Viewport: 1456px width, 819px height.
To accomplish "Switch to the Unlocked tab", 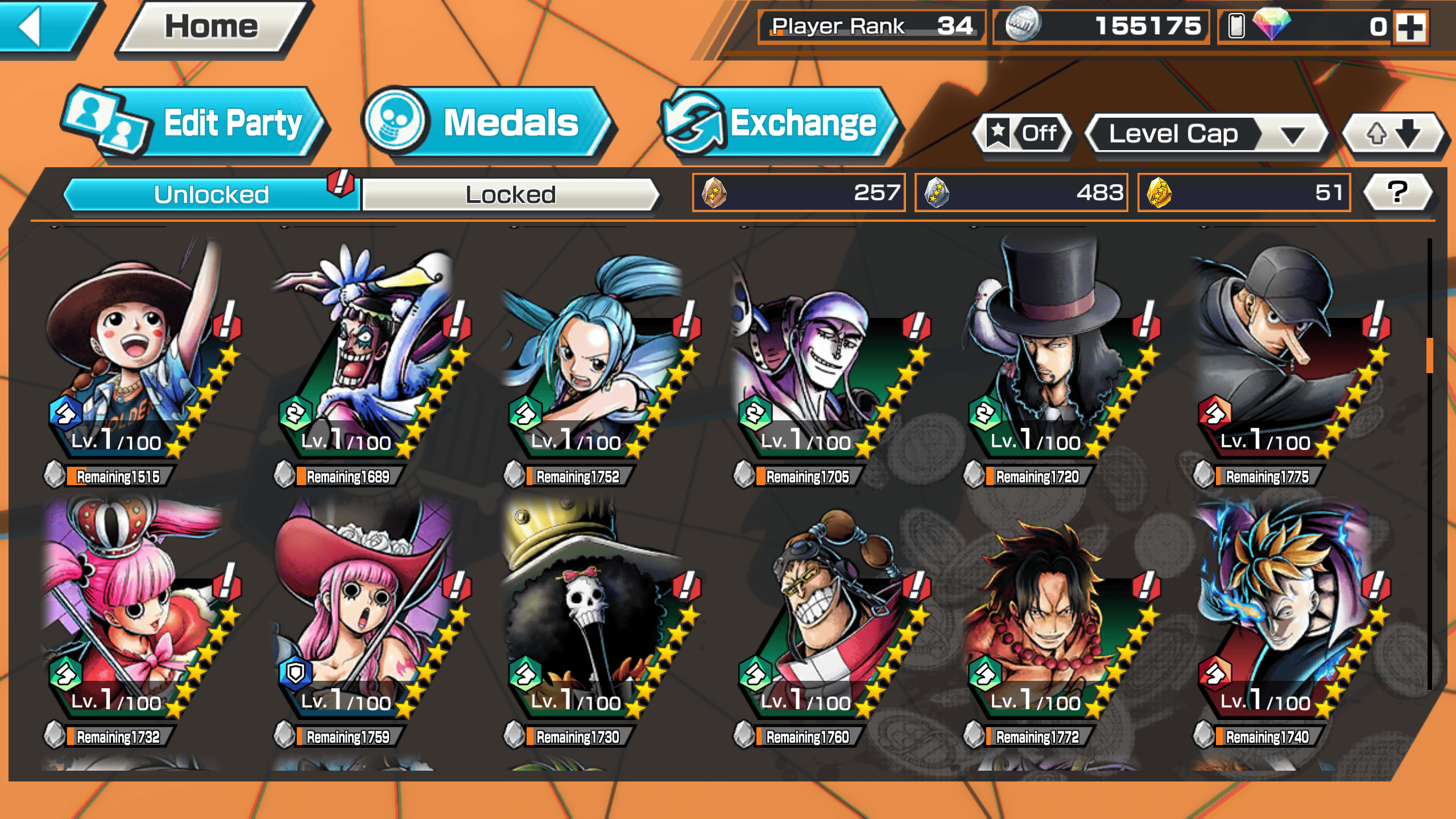I will point(210,195).
